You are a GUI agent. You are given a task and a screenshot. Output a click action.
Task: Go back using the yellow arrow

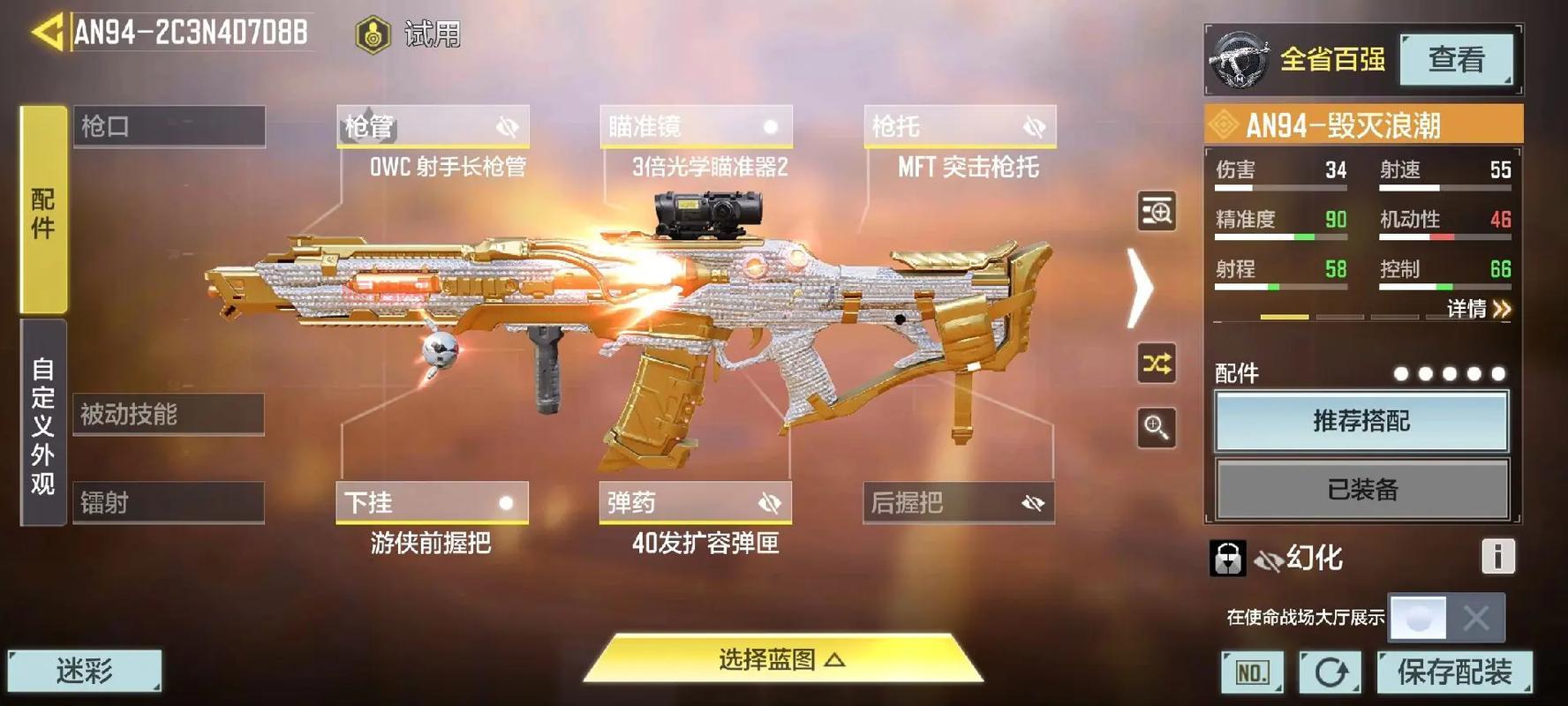tap(48, 34)
